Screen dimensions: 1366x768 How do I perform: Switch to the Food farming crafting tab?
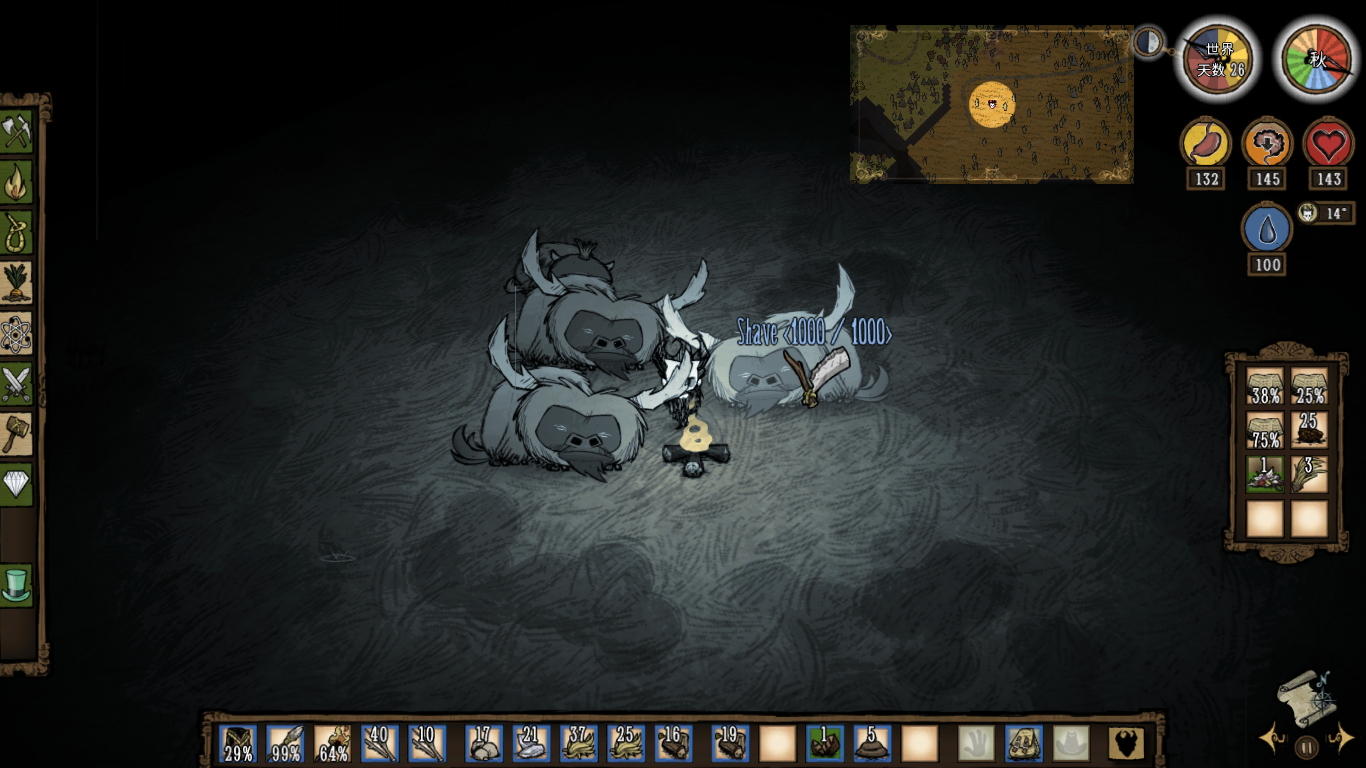(17, 283)
